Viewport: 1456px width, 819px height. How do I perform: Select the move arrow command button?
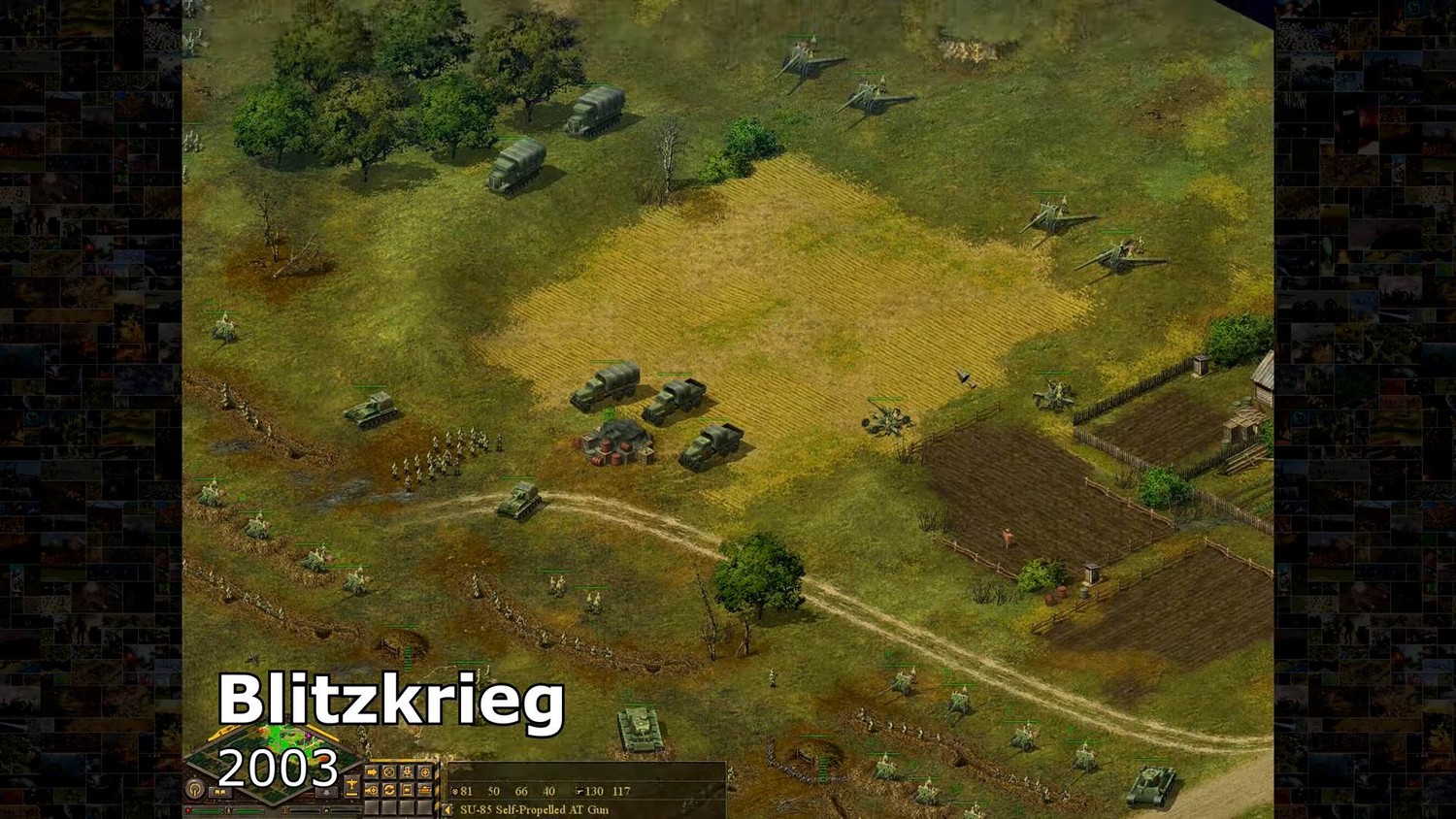(372, 772)
